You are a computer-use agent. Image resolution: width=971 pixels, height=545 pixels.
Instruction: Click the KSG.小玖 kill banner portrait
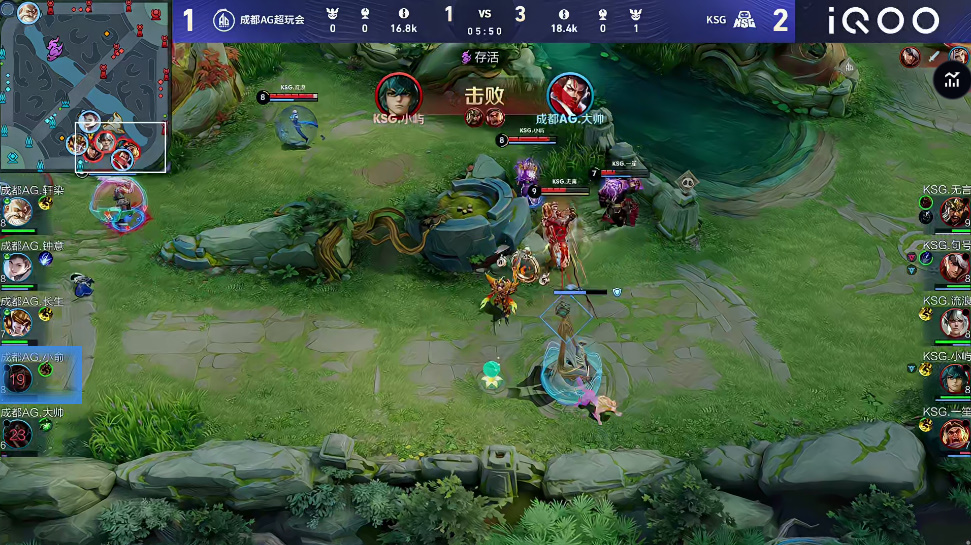coord(398,94)
